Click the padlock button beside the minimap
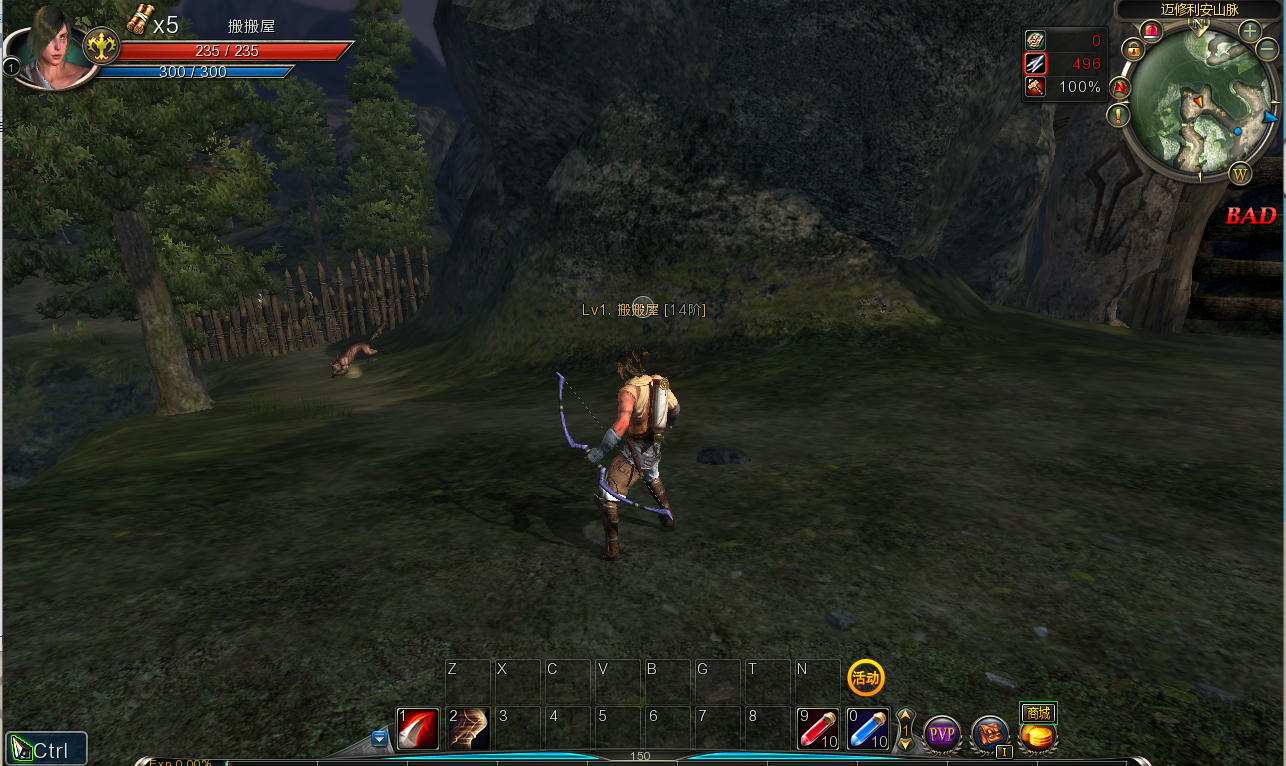1286x766 pixels. [1132, 48]
